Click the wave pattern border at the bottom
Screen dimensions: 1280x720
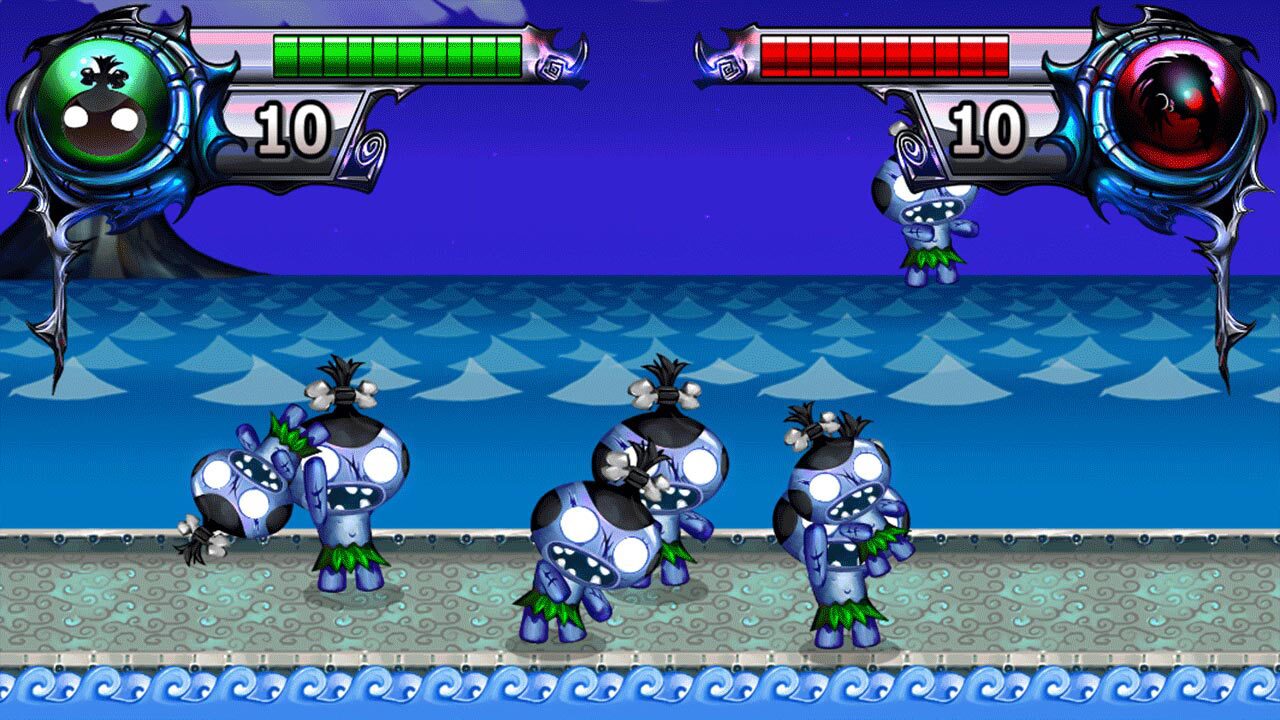click(640, 690)
